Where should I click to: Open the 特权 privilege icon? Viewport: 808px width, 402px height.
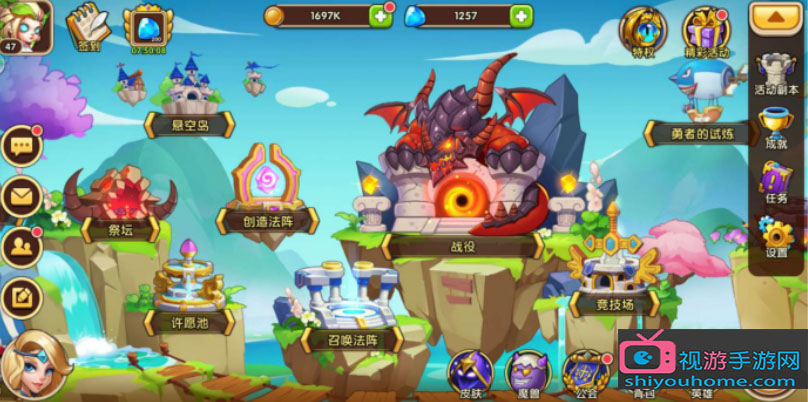point(641,30)
